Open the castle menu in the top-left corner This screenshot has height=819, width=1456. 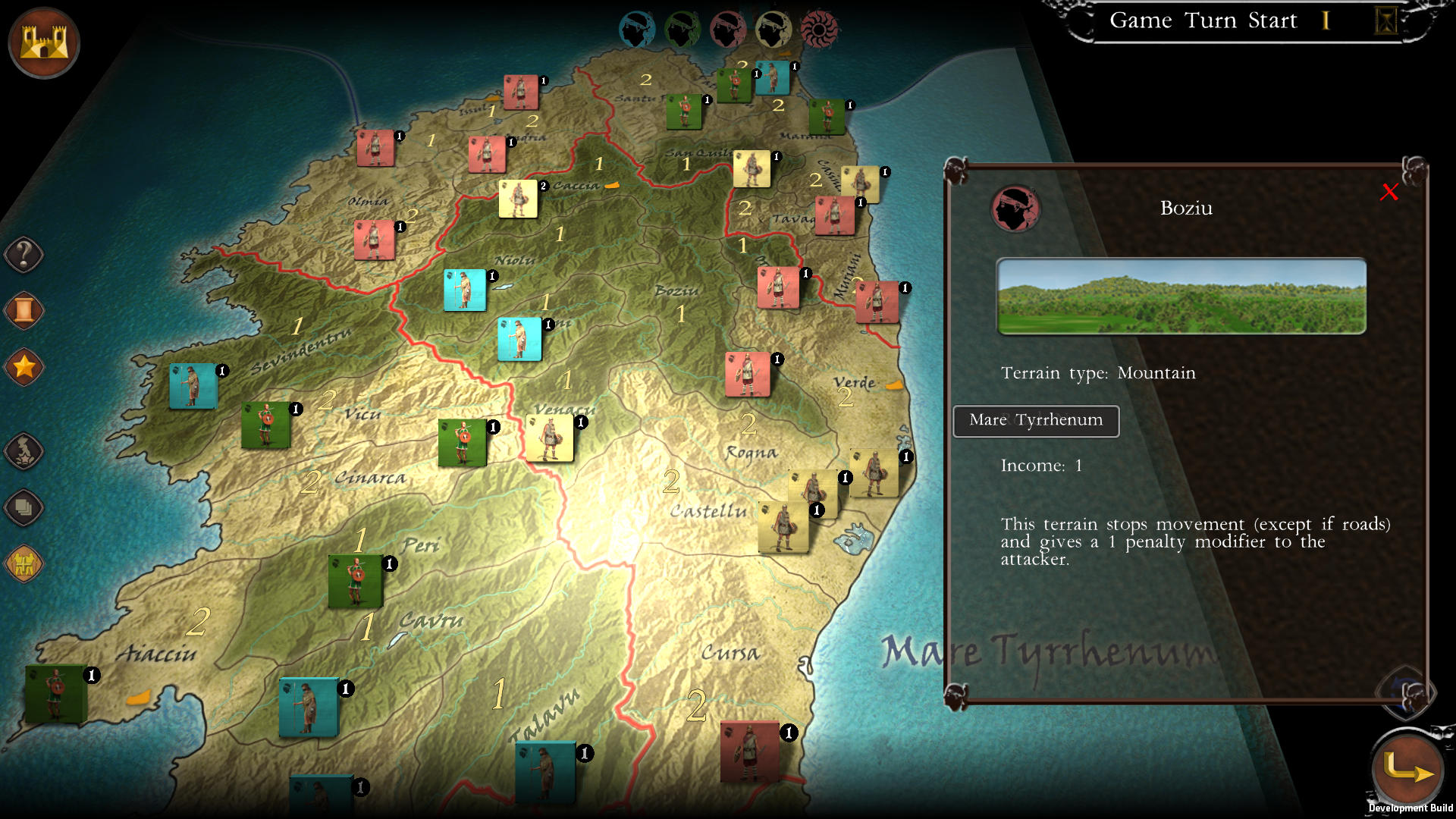43,43
